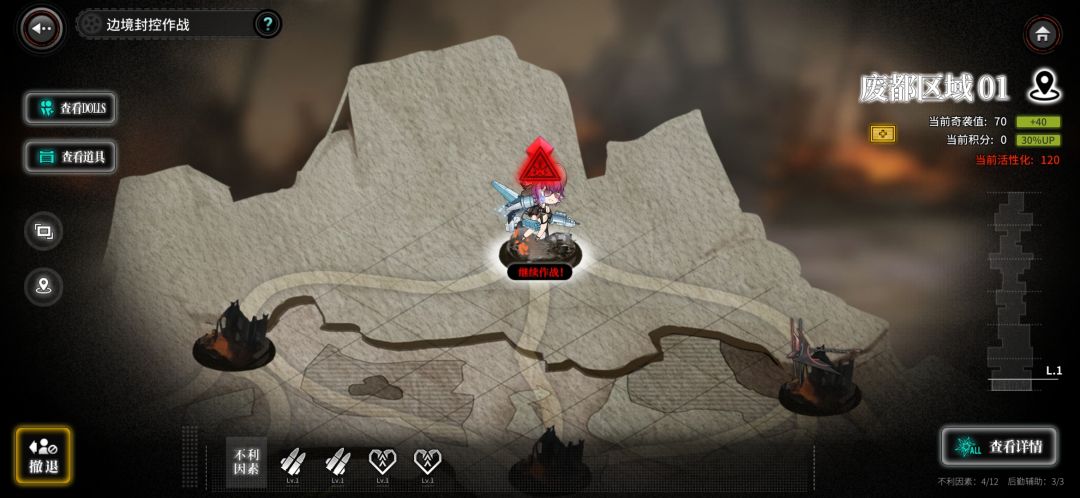Image resolution: width=1080 pixels, height=498 pixels.
Task: Open 查看详情 details
Action: coord(999,446)
